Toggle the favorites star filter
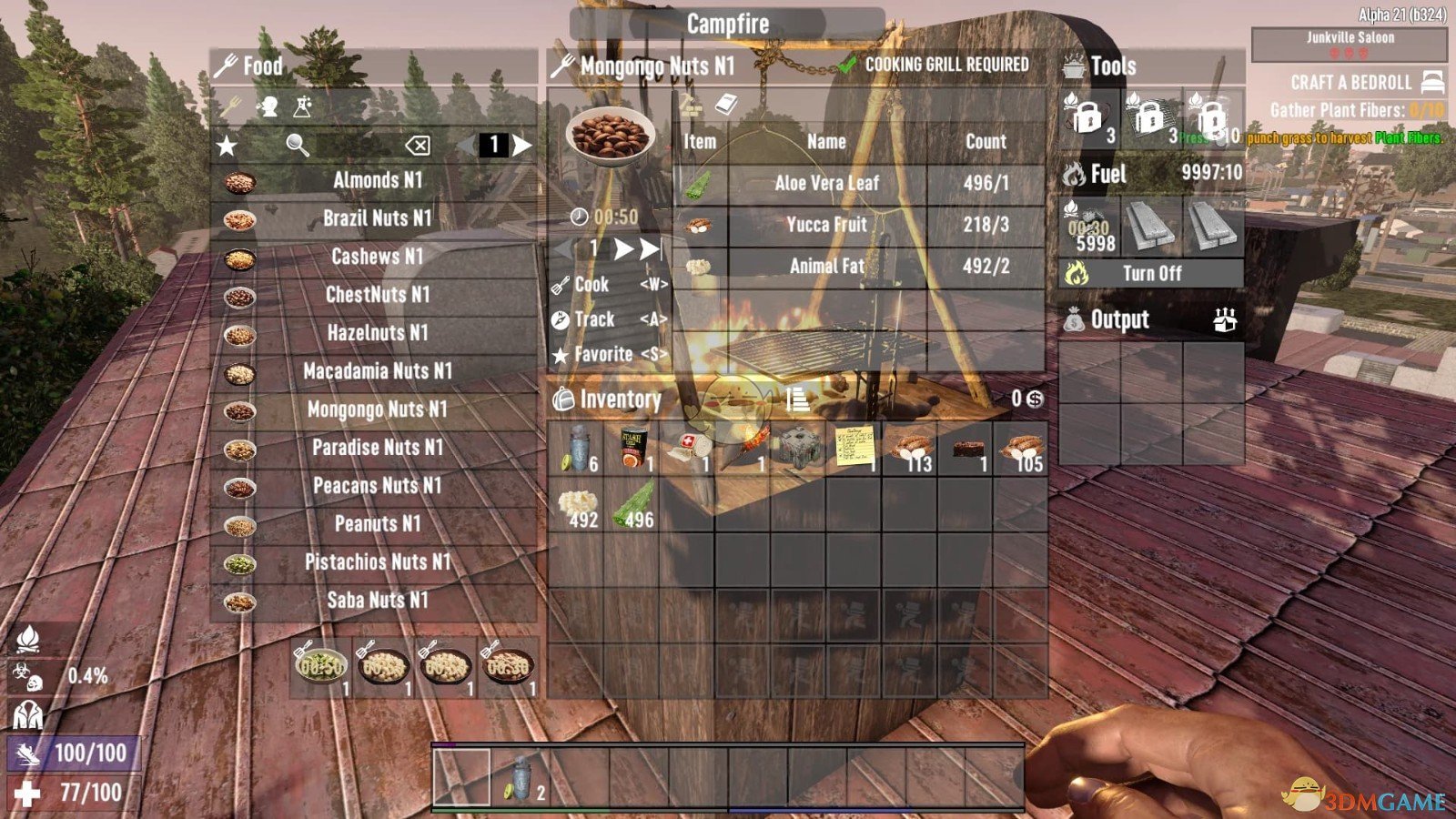Viewport: 1456px width, 819px height. click(227, 146)
